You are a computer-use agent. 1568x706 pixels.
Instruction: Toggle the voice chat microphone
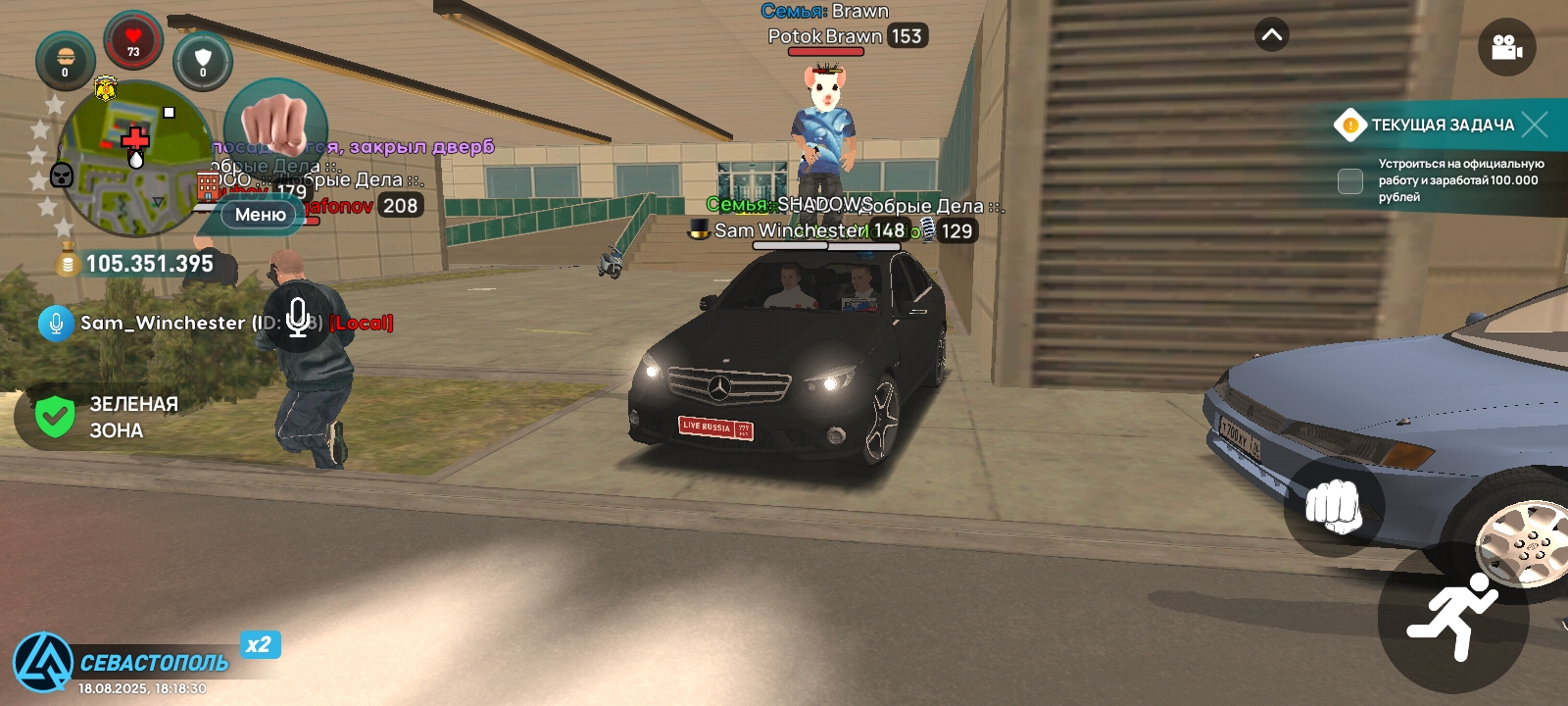298,317
